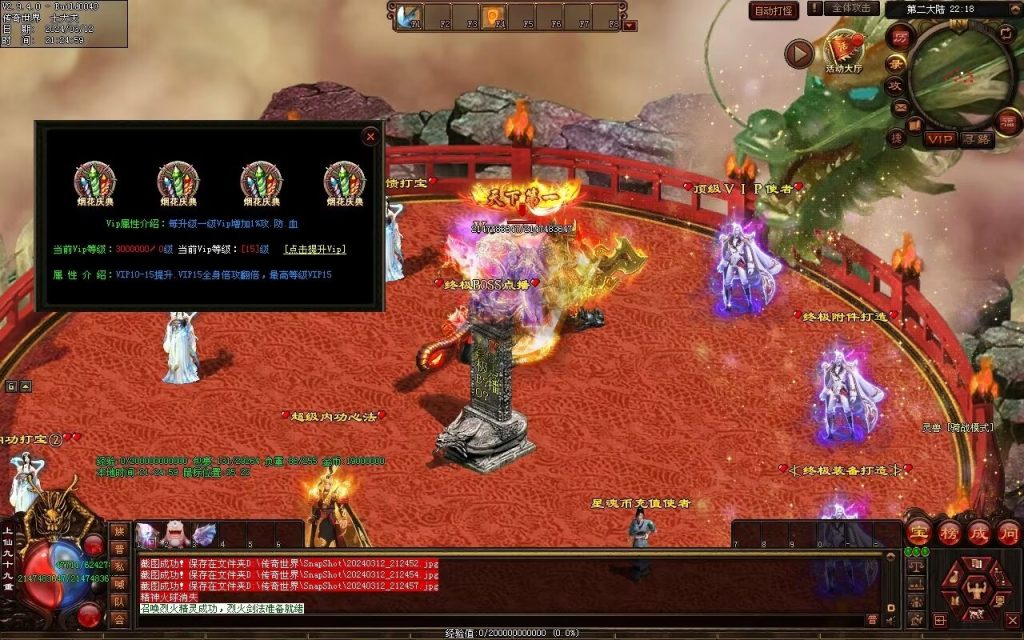Image resolution: width=1024 pixels, height=640 pixels.
Task: Open the VIP button below the minimap
Action: click(x=939, y=139)
